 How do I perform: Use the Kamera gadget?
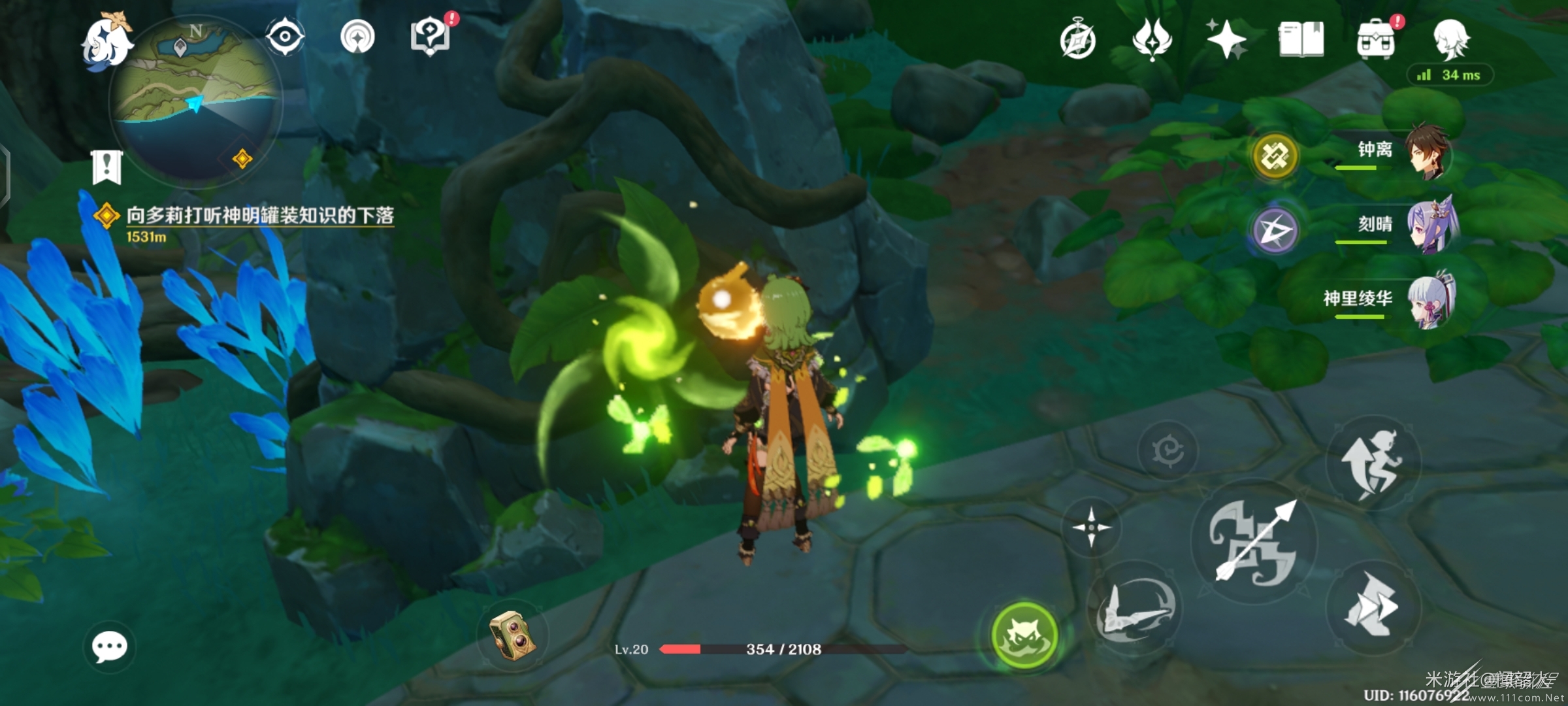(513, 635)
